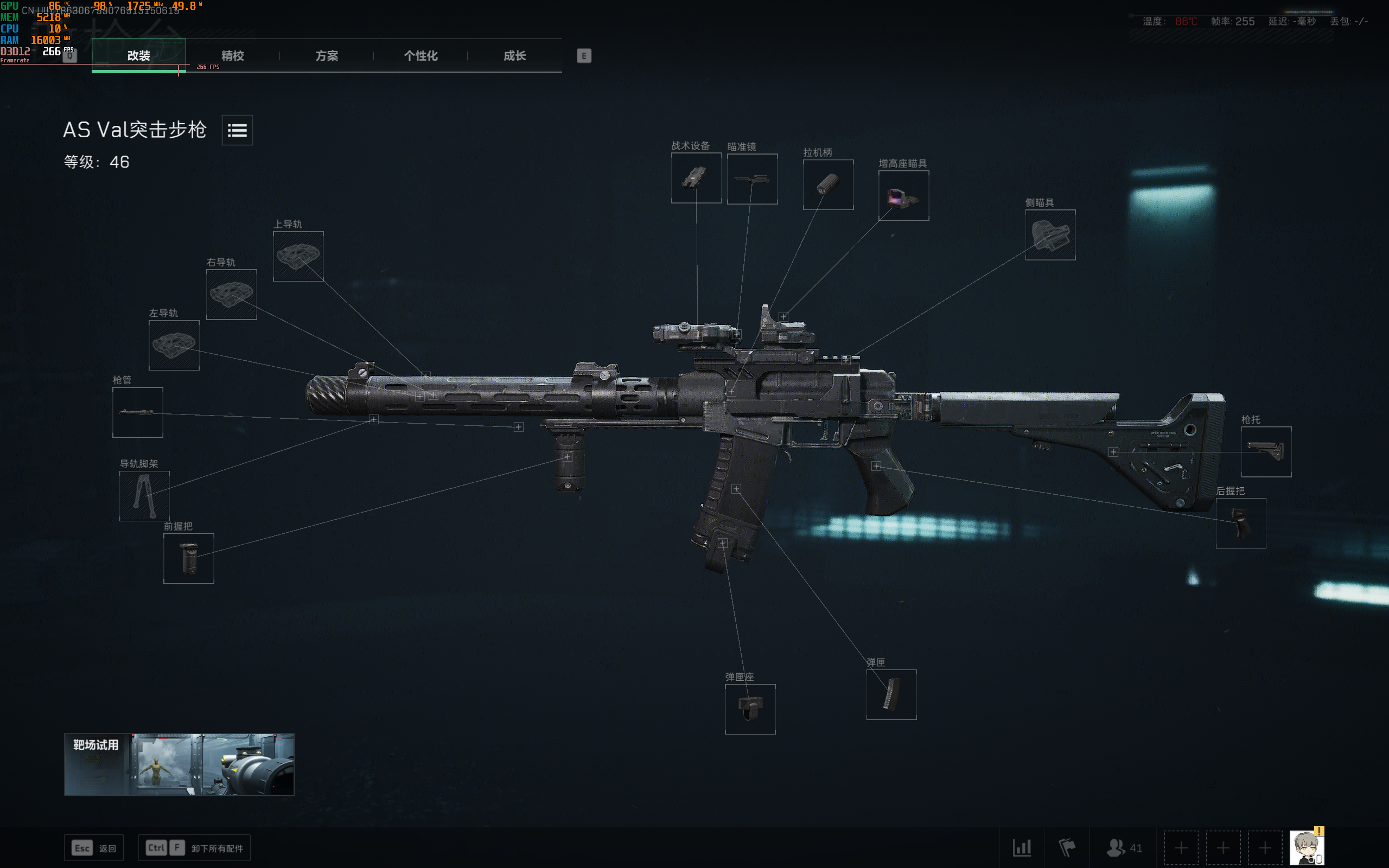The image size is (1389, 868).
Task: Start the 靶场试用 firing range trial
Action: pos(179,764)
